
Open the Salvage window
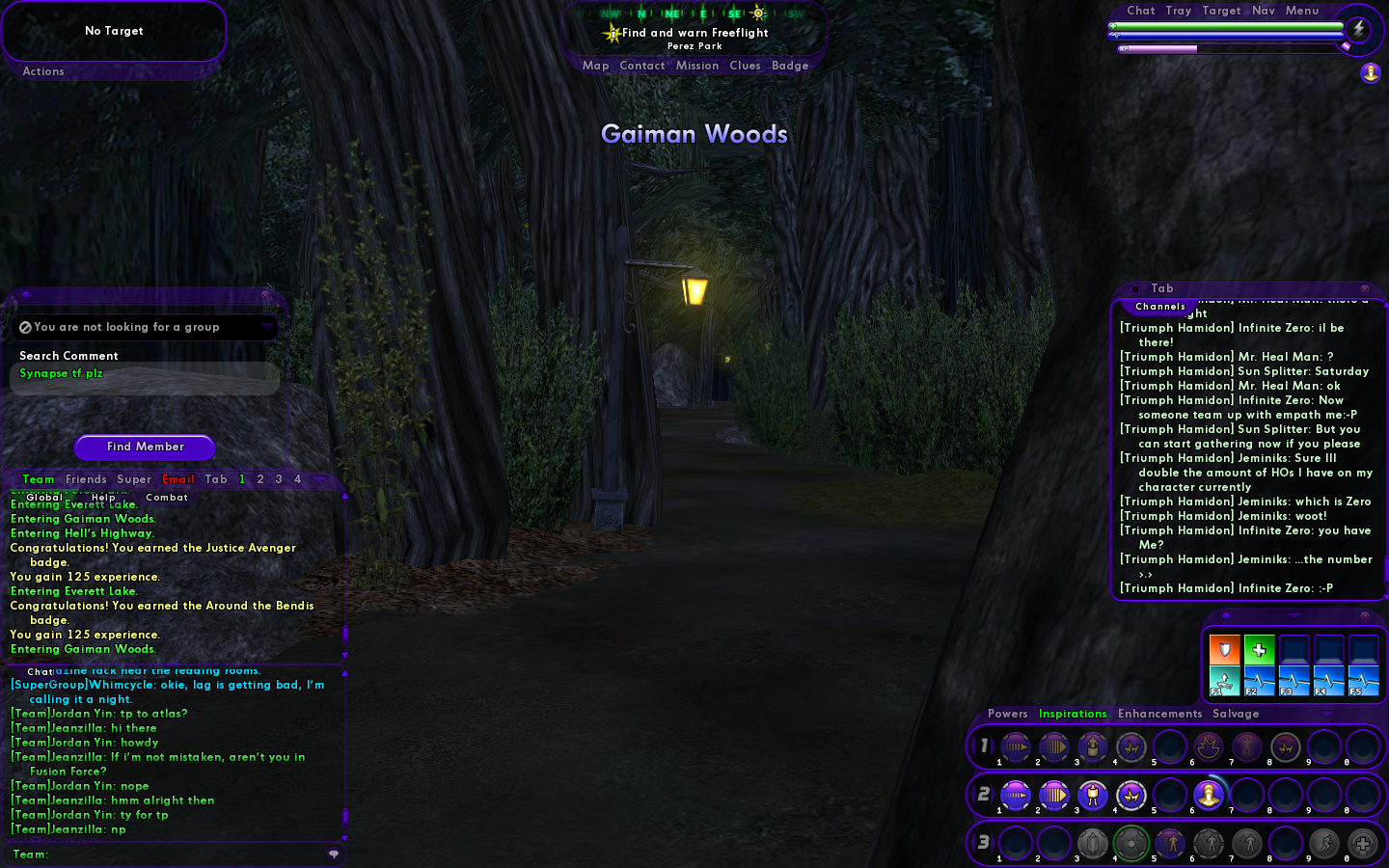(1236, 714)
